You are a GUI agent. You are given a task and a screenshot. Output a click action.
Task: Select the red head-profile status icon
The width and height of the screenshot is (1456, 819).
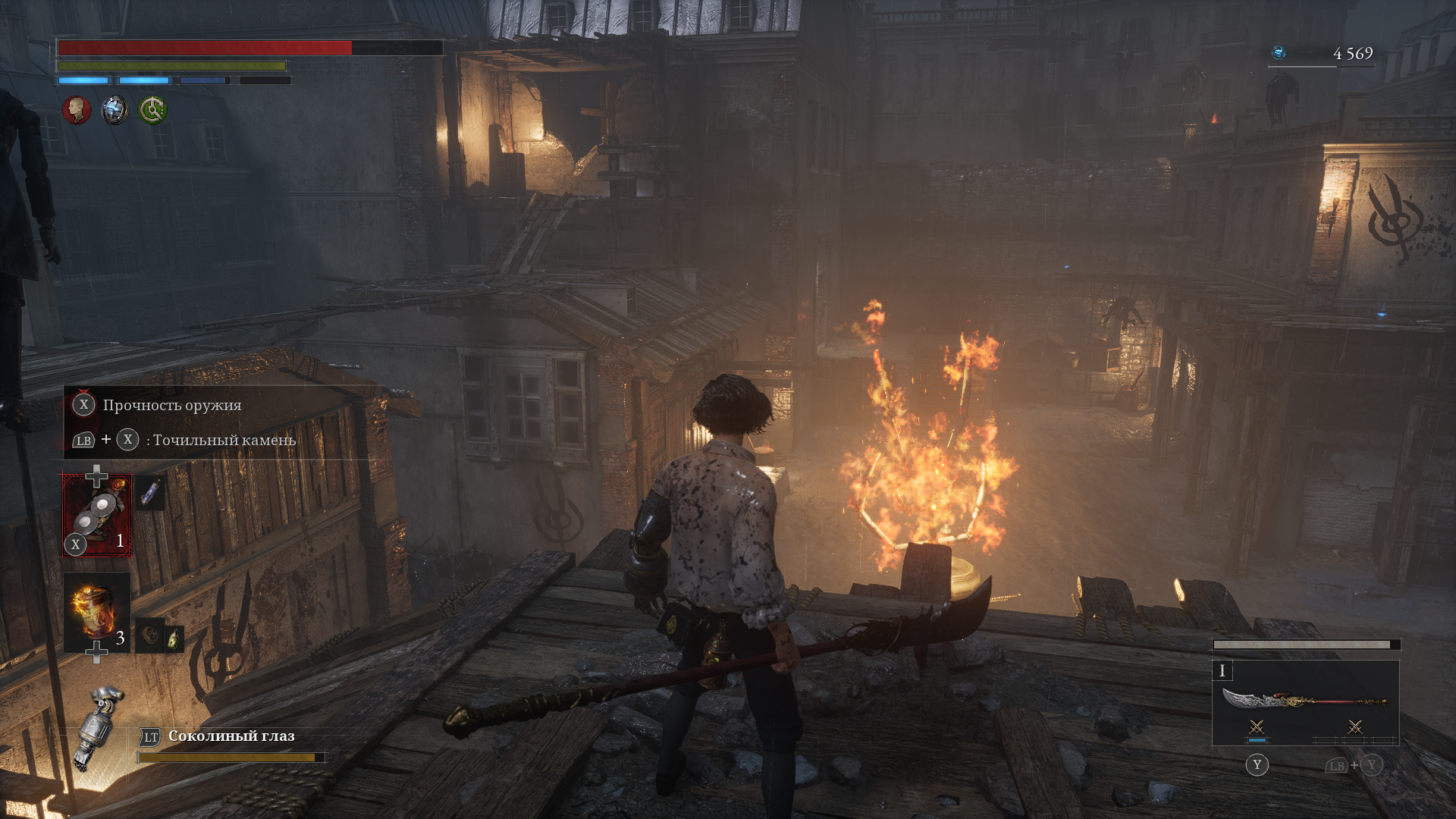point(77,110)
